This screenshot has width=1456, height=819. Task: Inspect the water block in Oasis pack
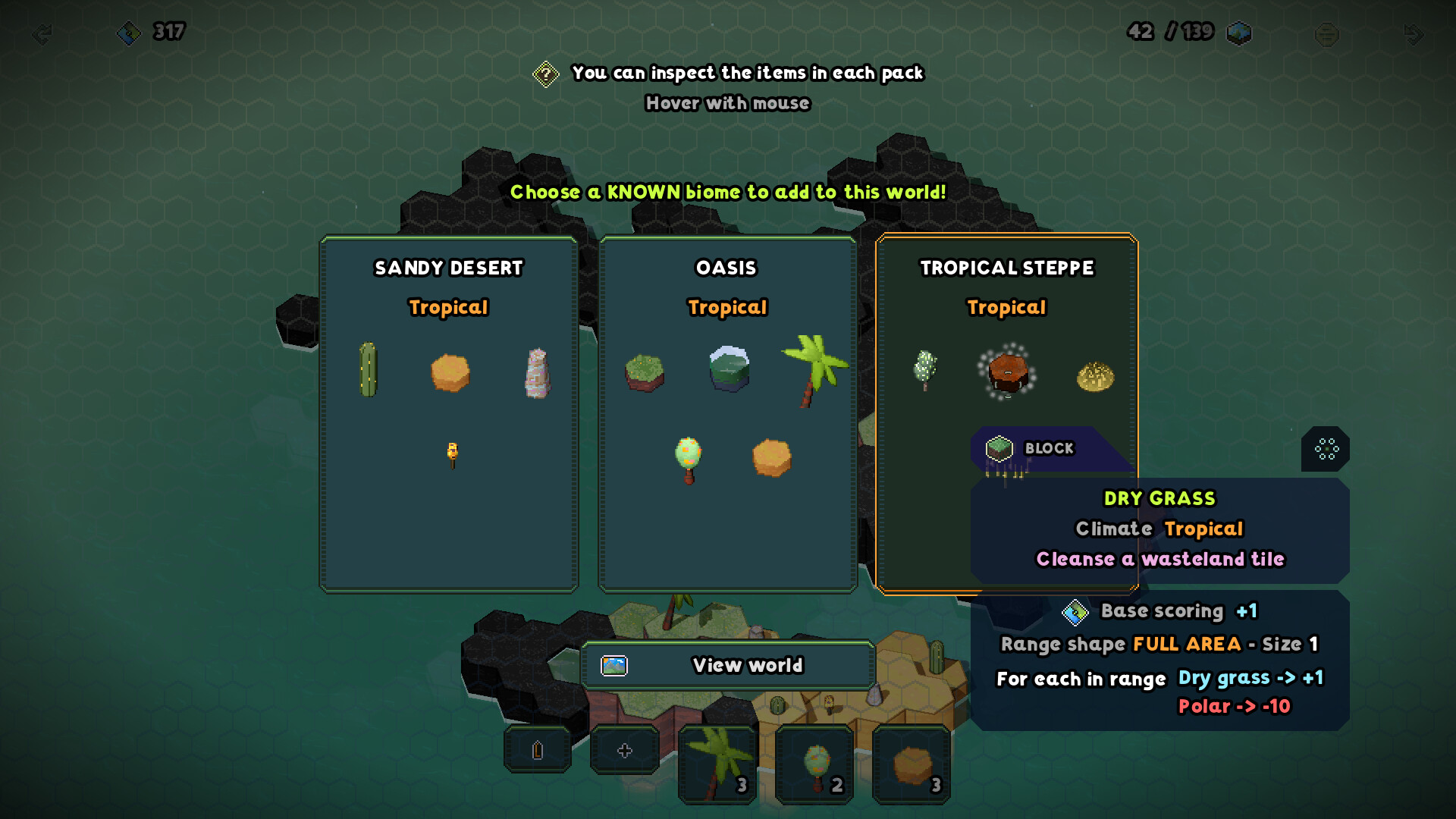729,369
